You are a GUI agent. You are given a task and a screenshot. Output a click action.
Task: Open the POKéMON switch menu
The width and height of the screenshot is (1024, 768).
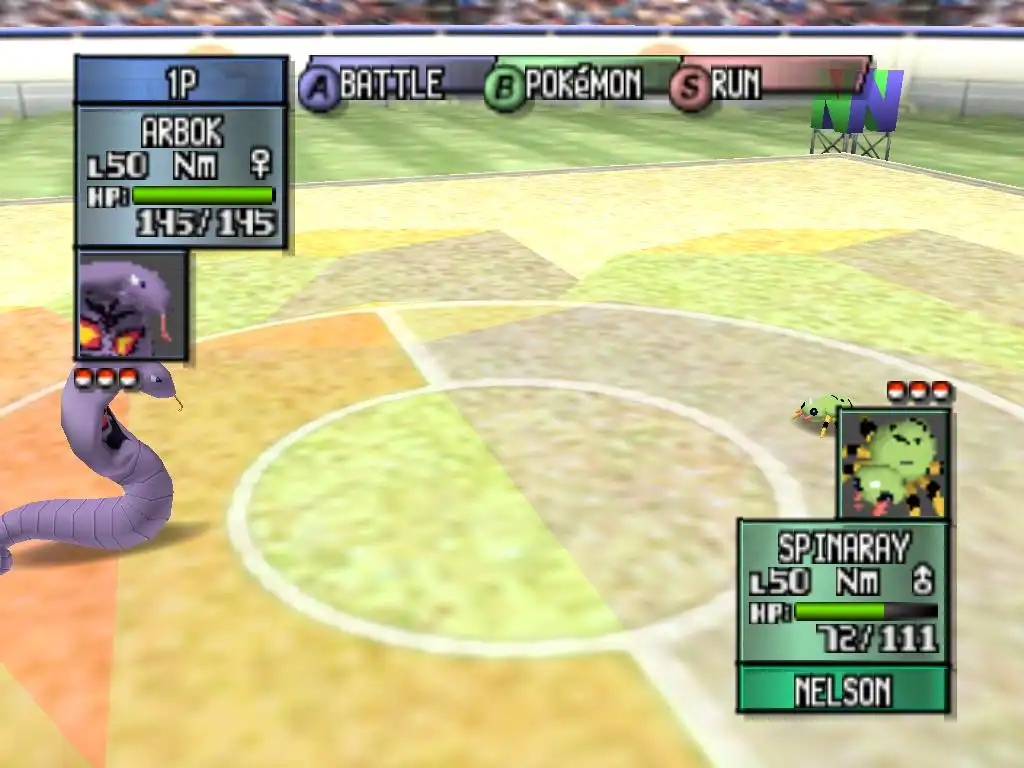[567, 85]
